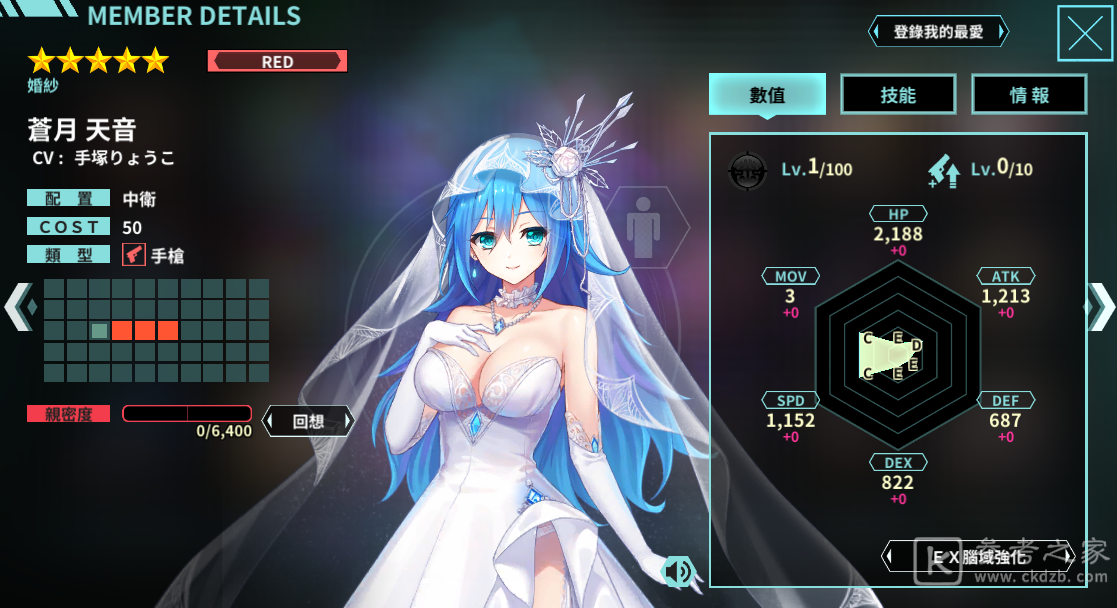Open the 回想 memories button
Screen dimensions: 1117x608
point(308,421)
